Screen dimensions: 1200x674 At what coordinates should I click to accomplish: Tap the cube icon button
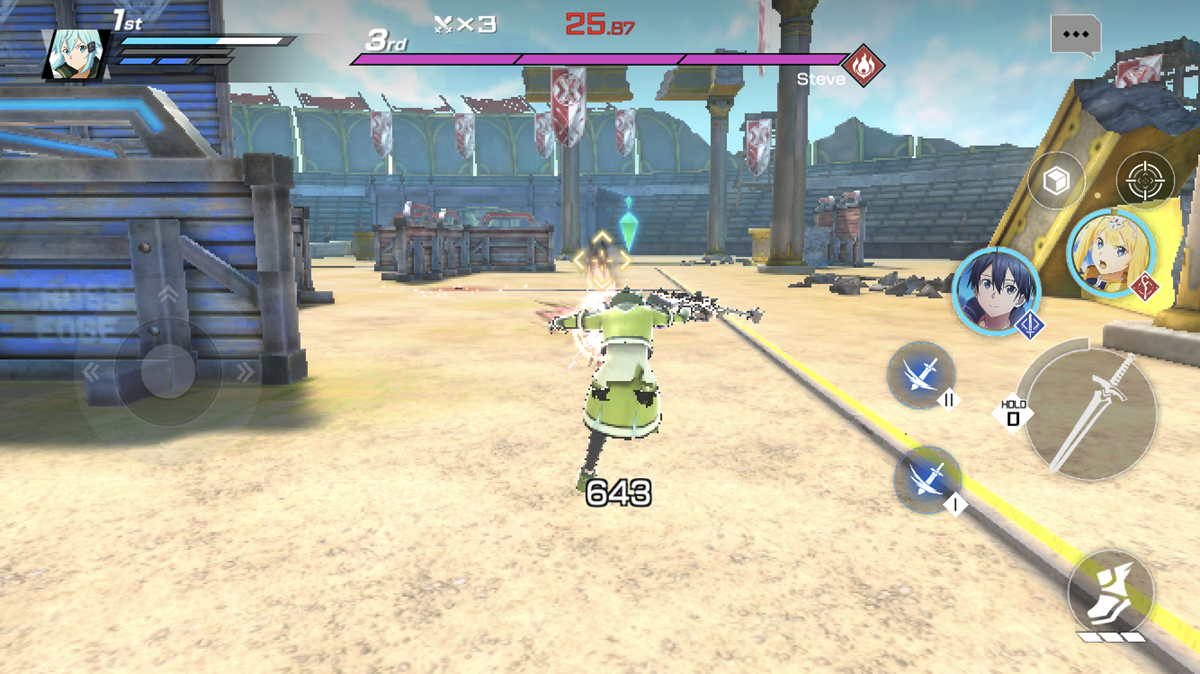coord(1056,181)
